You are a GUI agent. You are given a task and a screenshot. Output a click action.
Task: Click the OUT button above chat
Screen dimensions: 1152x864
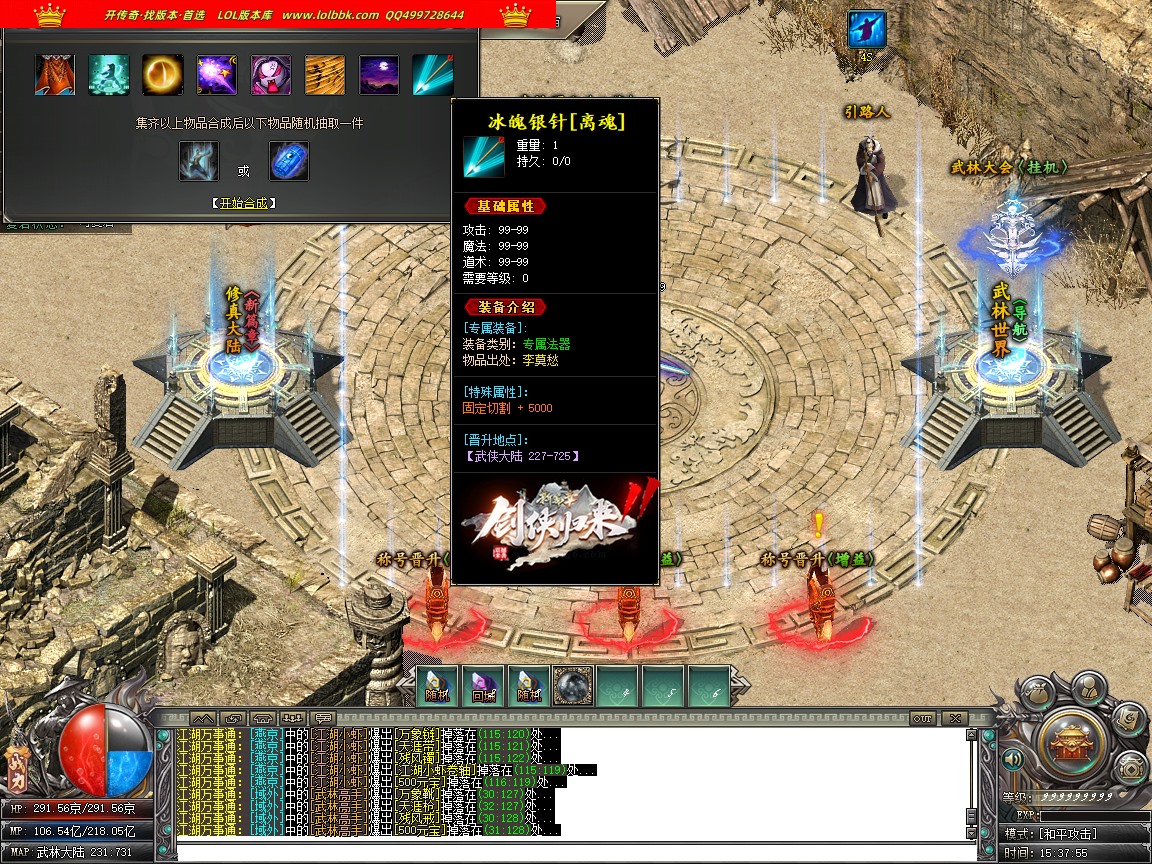[922, 718]
